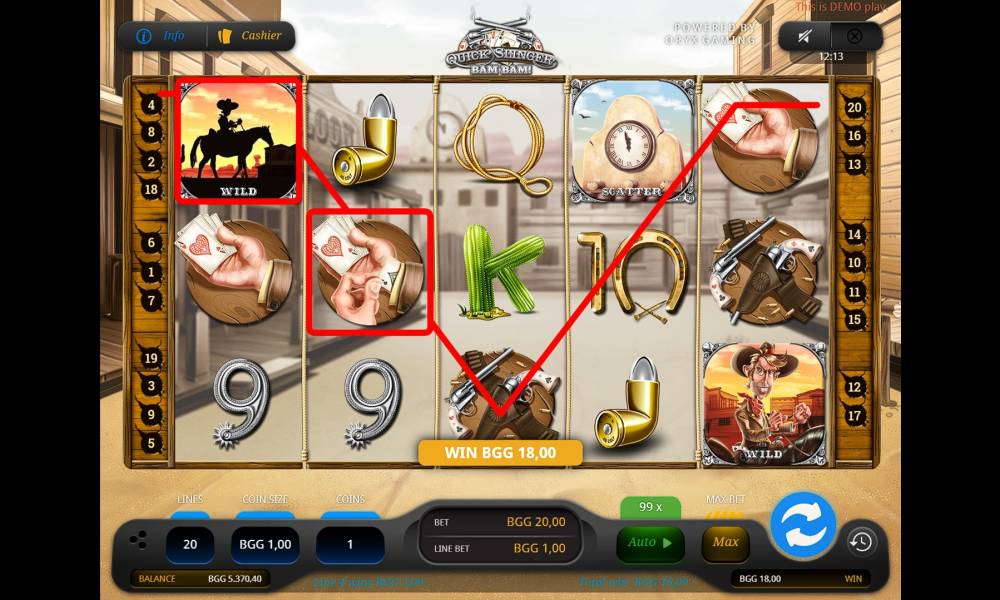Screen dimensions: 1000x600
Task: Adjust the Coin Size value
Action: 266,545
